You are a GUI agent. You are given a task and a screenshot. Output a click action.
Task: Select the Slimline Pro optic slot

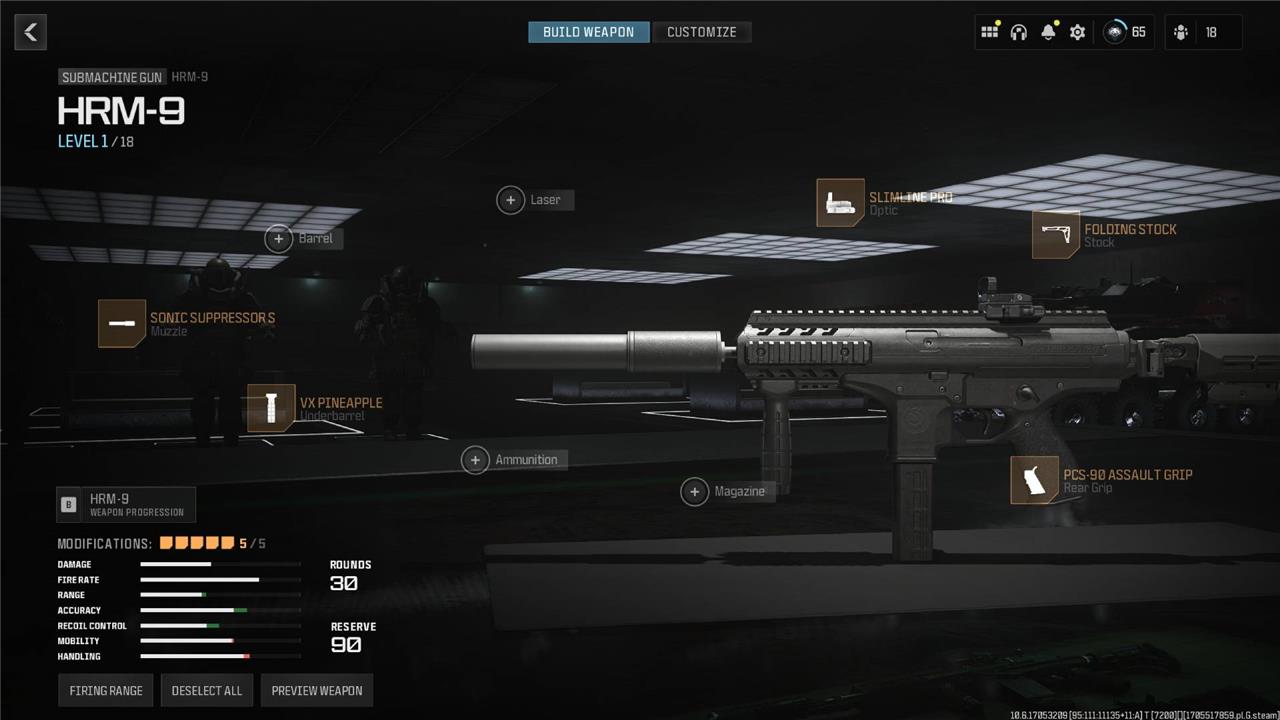coord(840,203)
